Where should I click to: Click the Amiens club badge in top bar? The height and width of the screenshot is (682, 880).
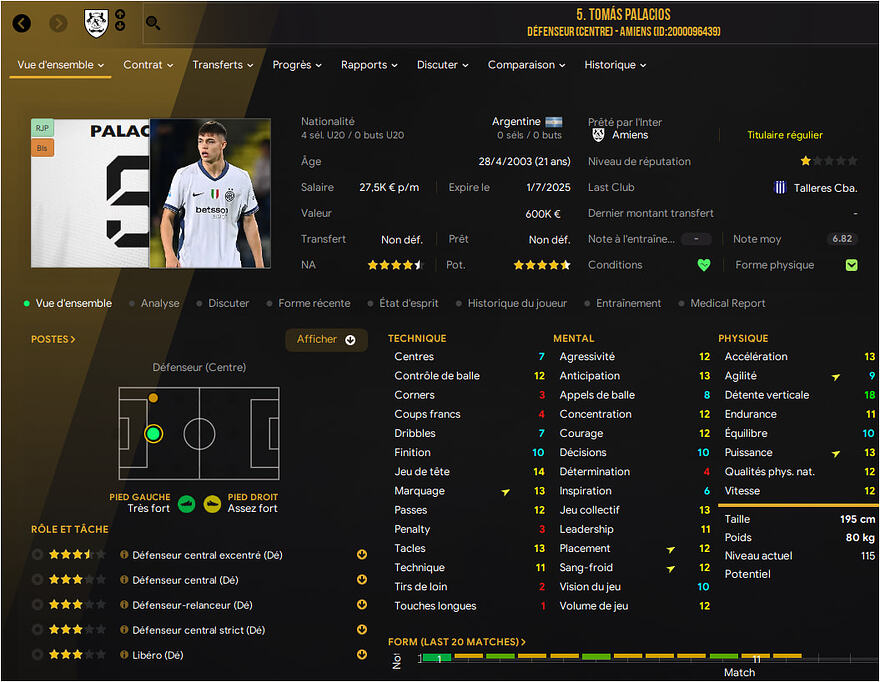(96, 23)
